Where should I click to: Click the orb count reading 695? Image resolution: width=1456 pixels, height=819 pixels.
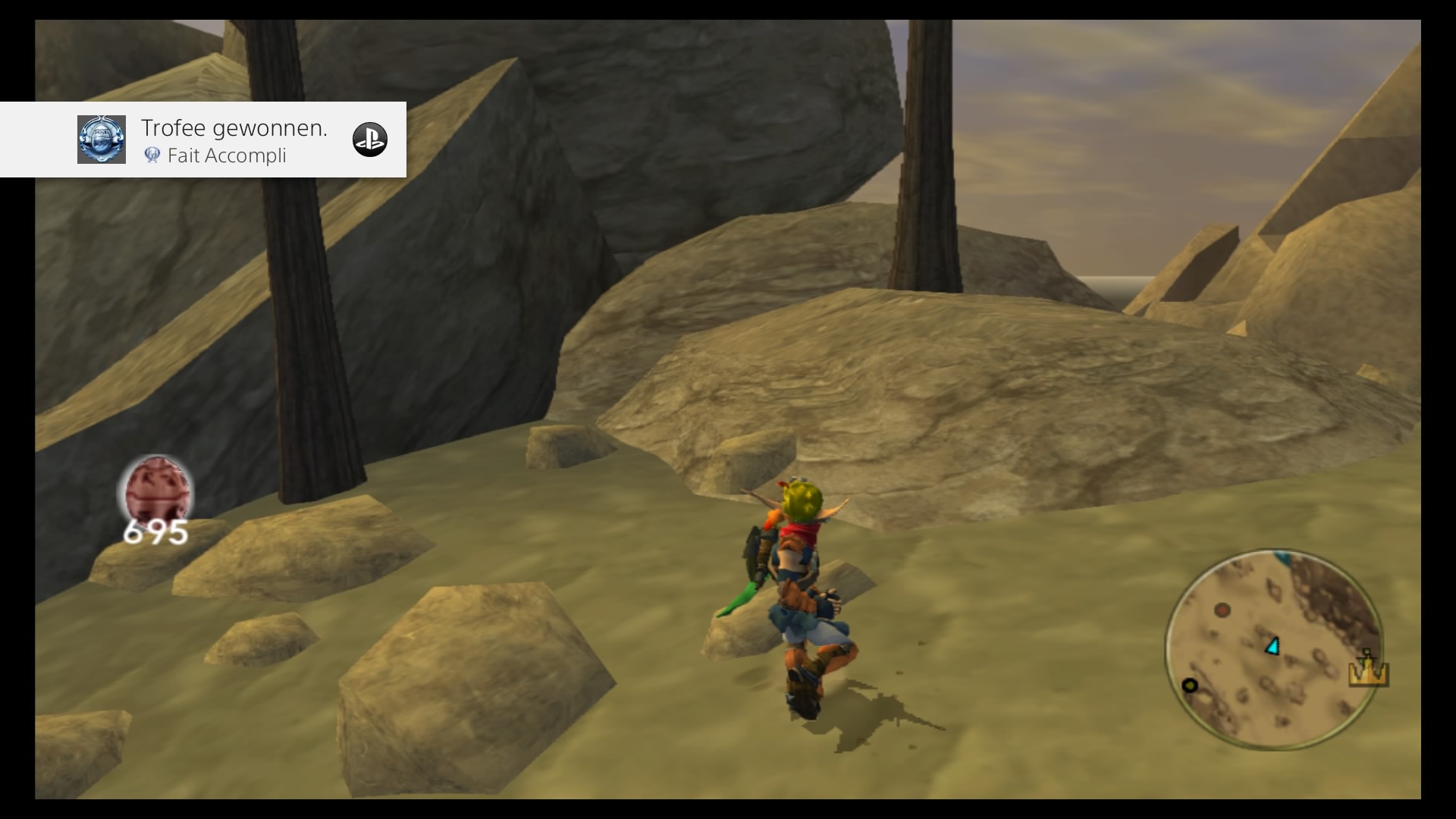click(156, 532)
